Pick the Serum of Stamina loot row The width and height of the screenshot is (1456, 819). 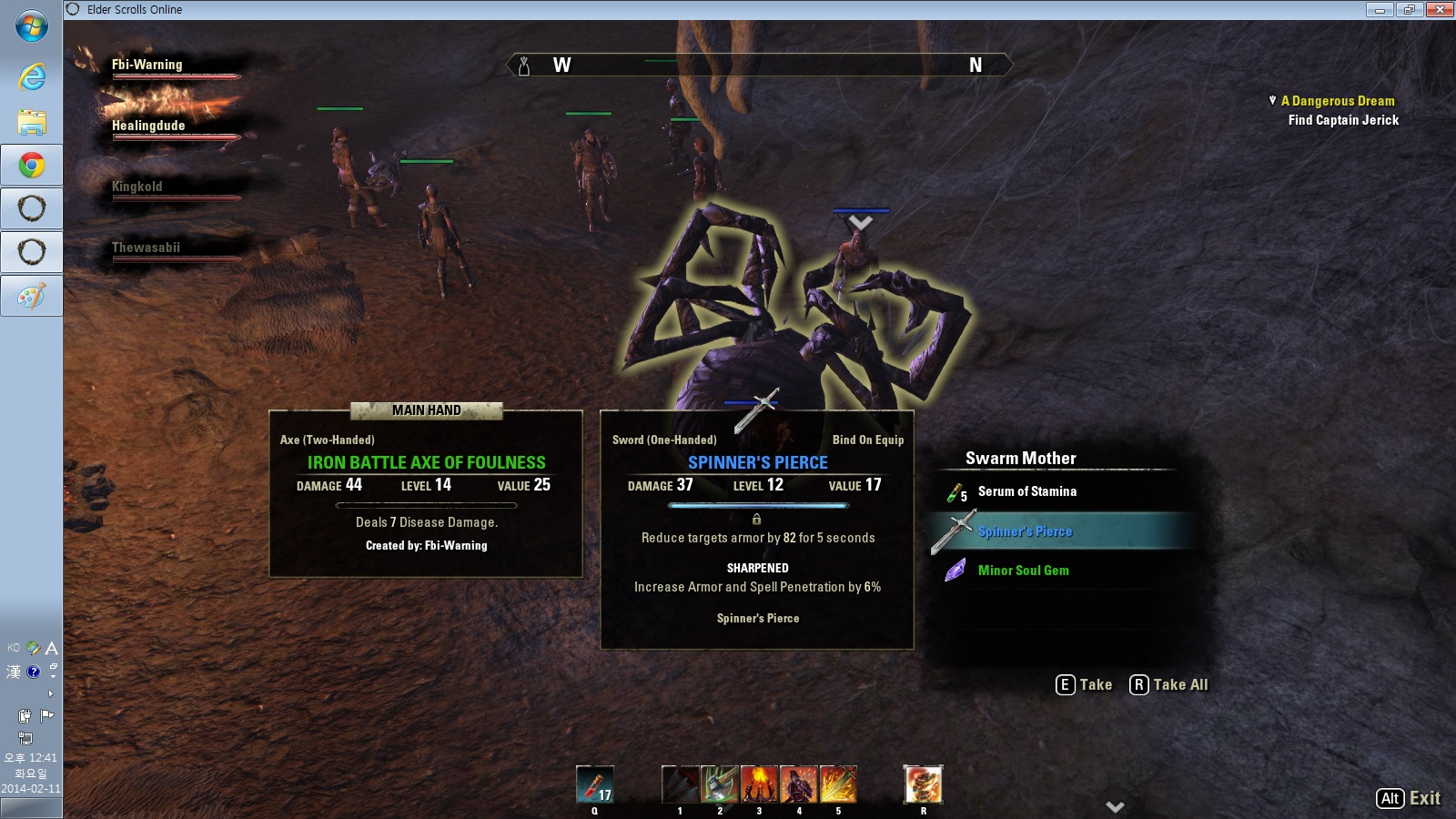(1026, 491)
